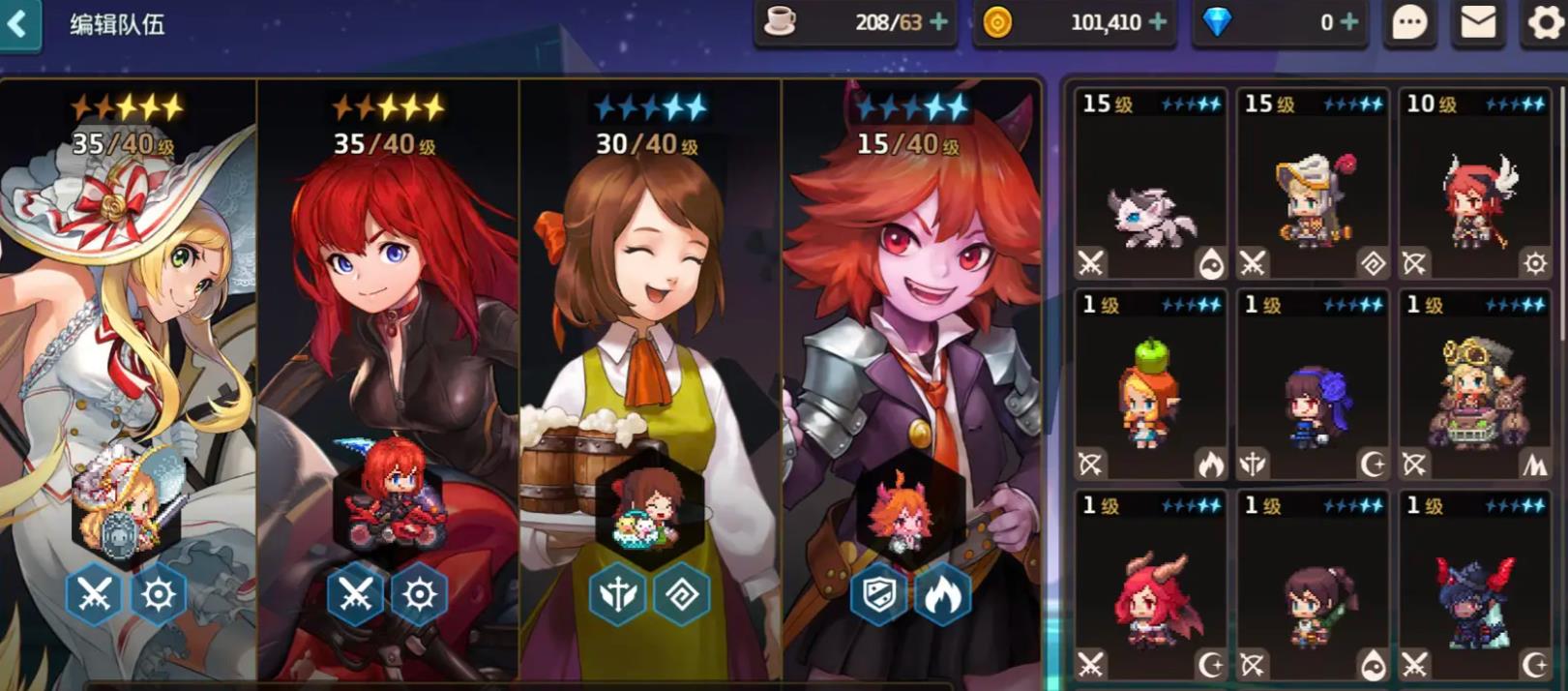Select the barmaid with beer mugs slot

[x=650, y=377]
